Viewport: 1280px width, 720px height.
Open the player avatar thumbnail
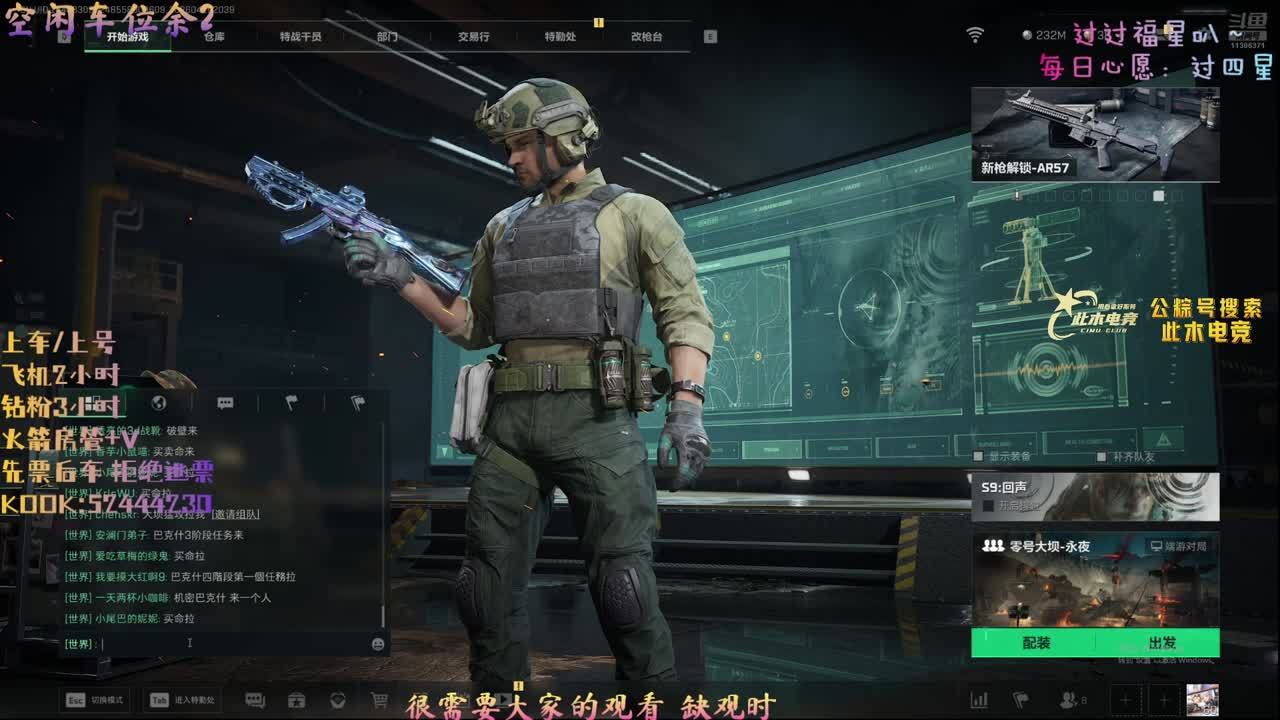click(x=1202, y=699)
